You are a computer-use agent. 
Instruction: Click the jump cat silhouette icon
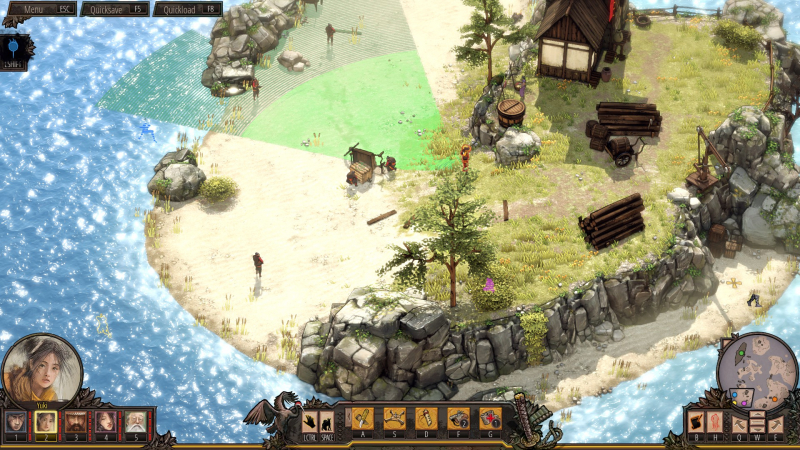coord(327,421)
